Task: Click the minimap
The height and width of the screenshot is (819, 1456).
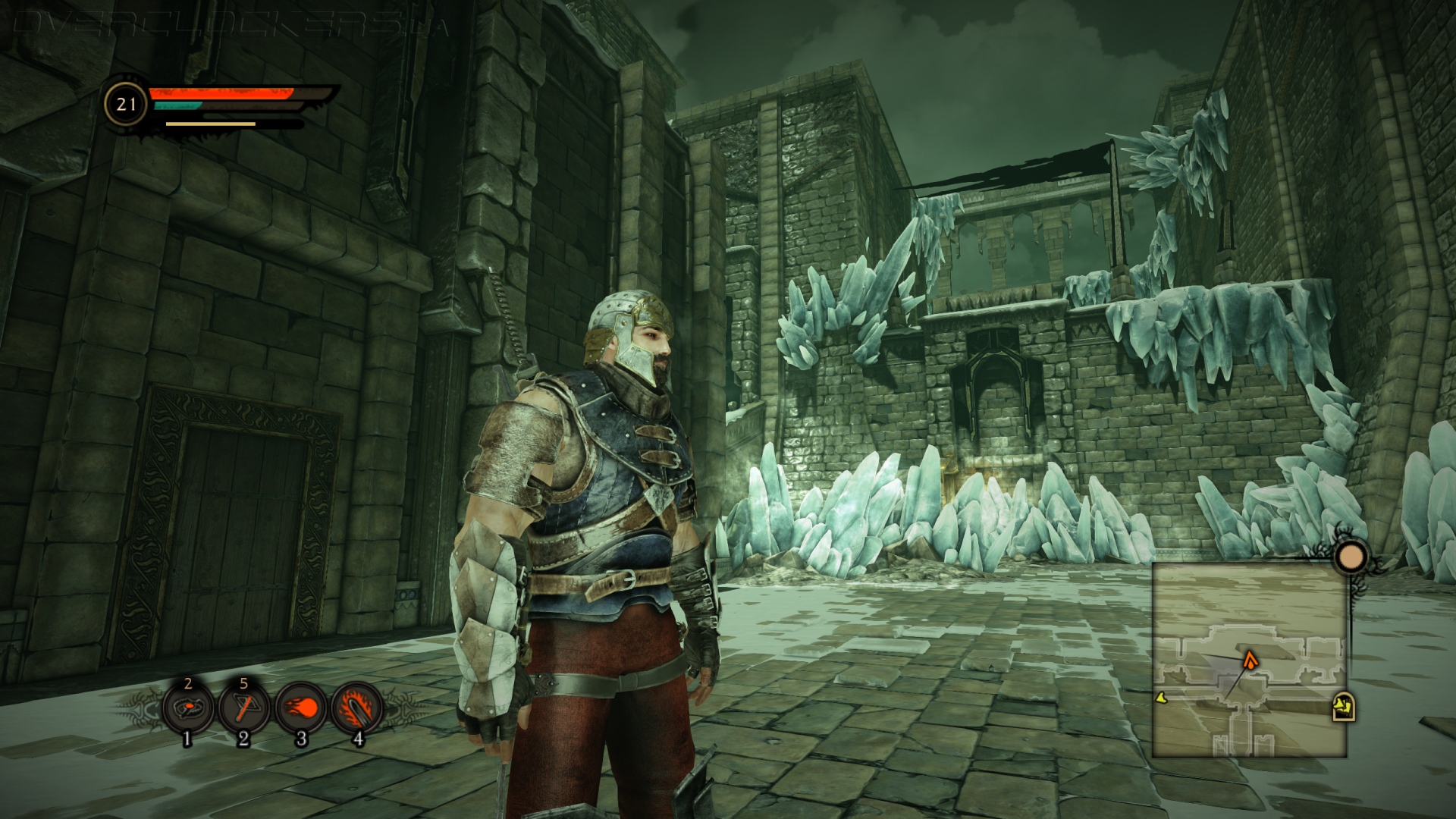Action: click(1249, 660)
